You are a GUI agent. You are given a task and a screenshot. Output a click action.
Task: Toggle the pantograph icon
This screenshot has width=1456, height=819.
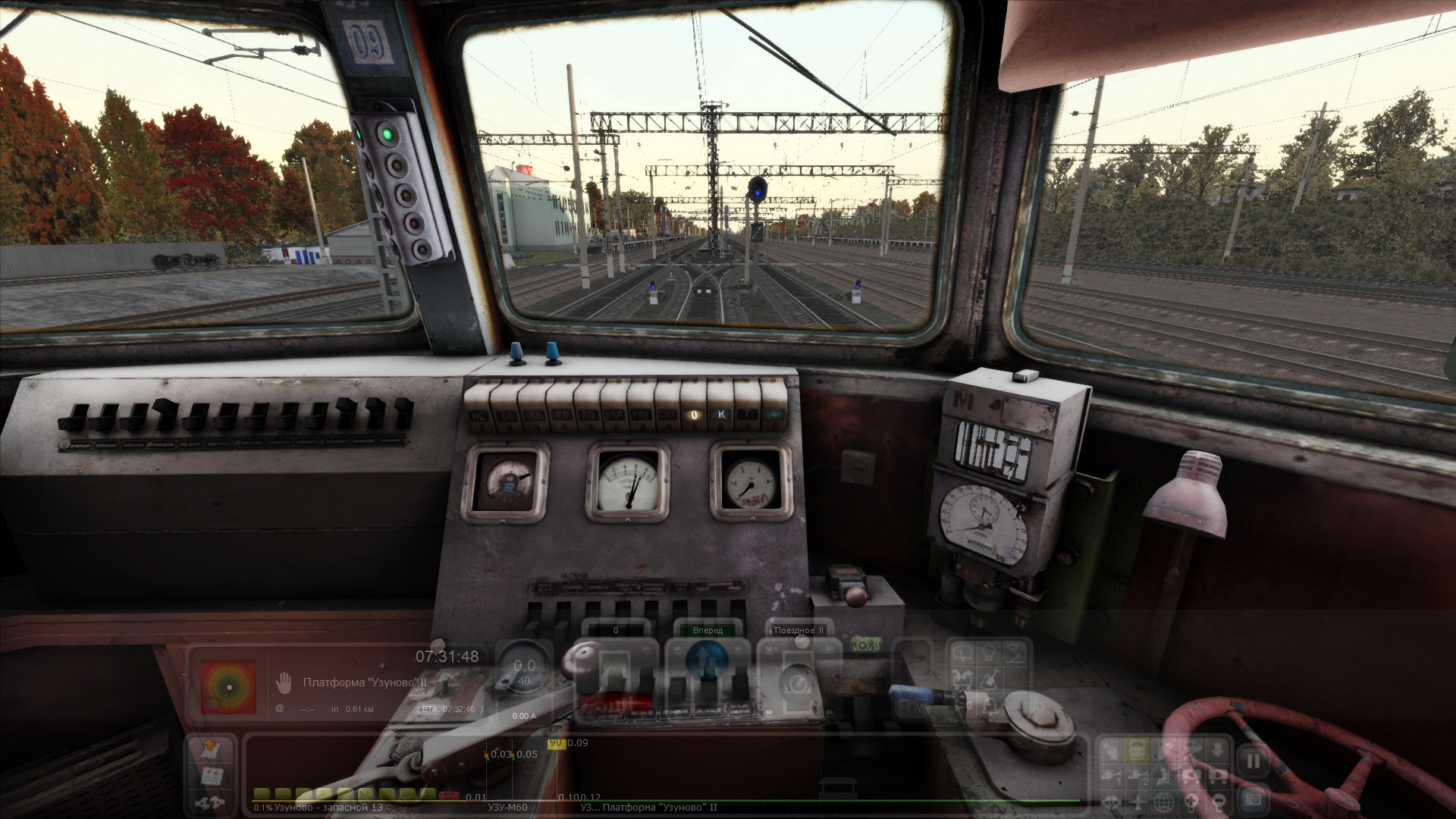point(1015,653)
